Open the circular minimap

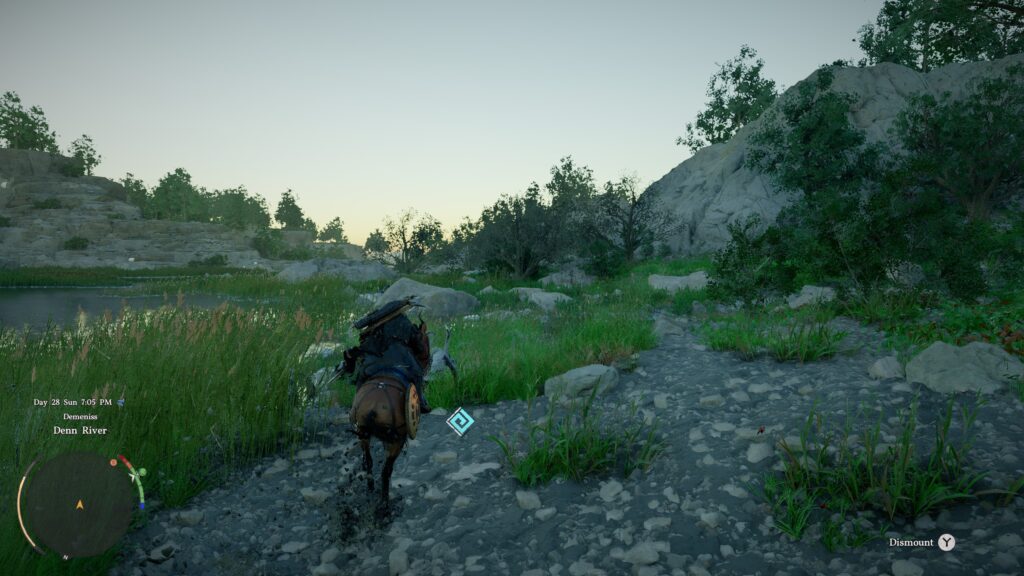tap(78, 503)
